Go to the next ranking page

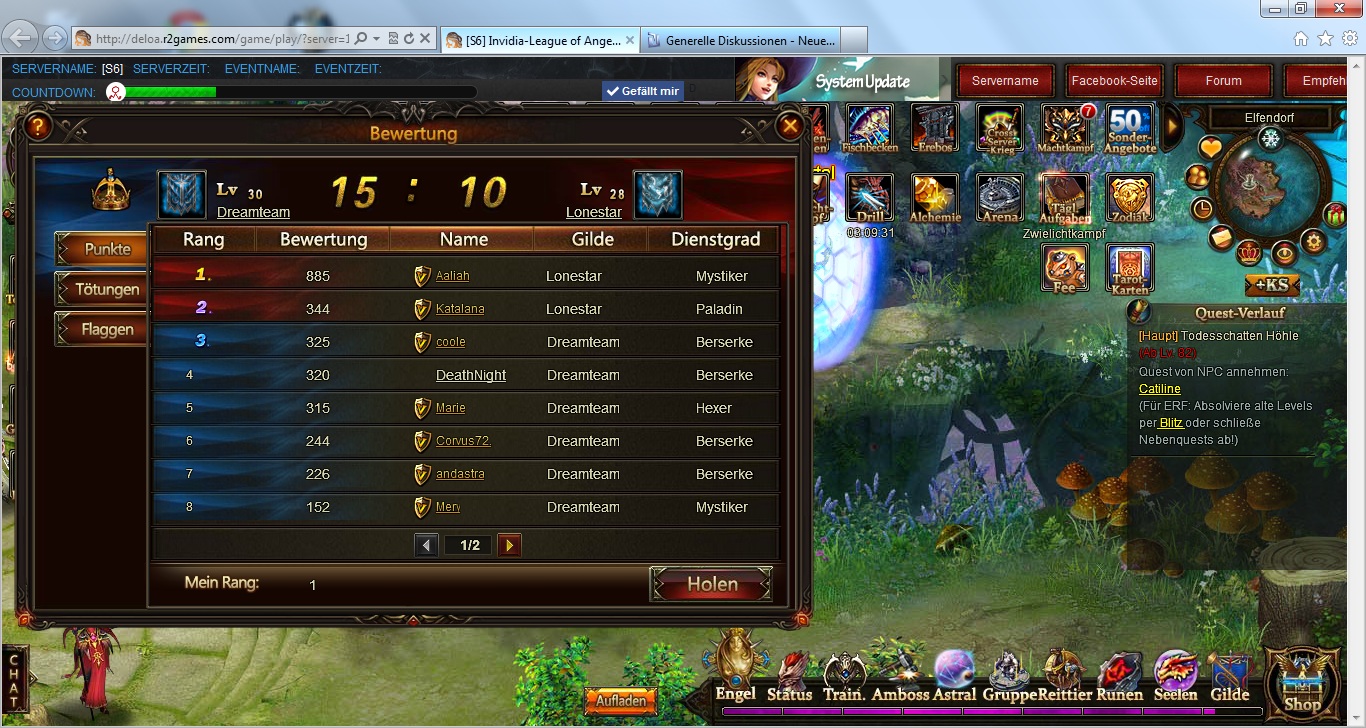pos(510,545)
